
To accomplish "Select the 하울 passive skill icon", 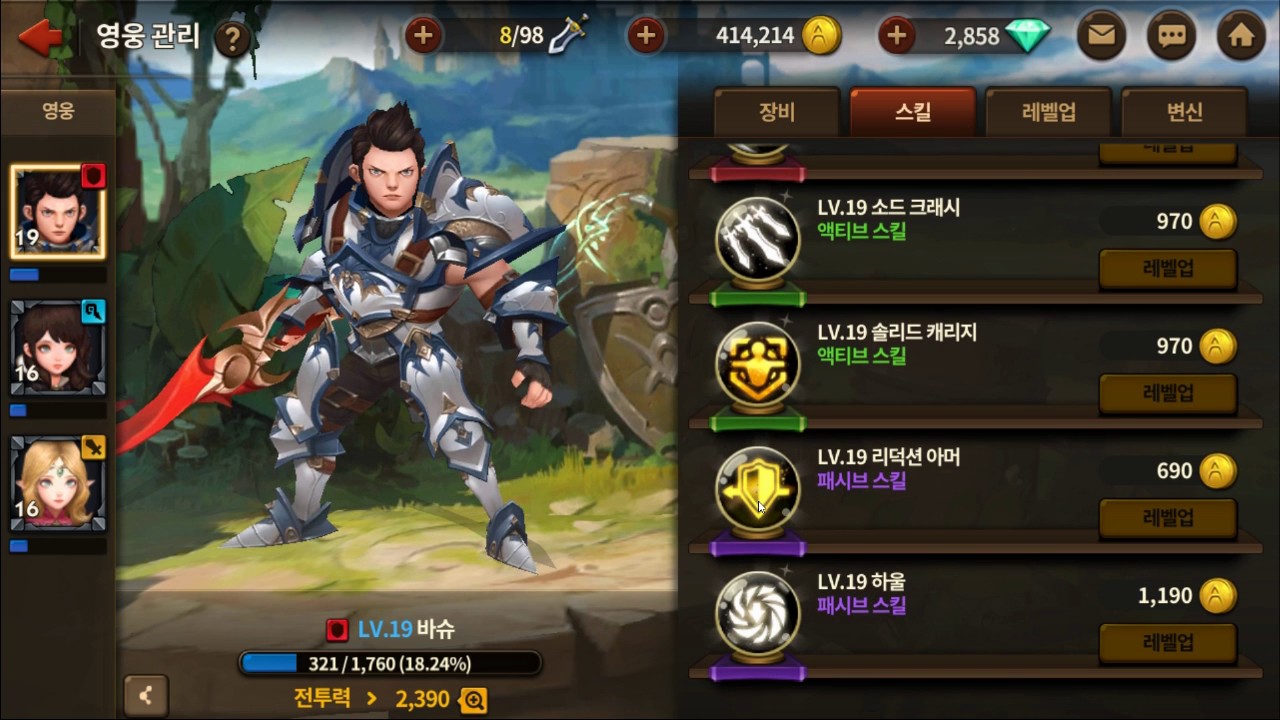I will [x=758, y=614].
